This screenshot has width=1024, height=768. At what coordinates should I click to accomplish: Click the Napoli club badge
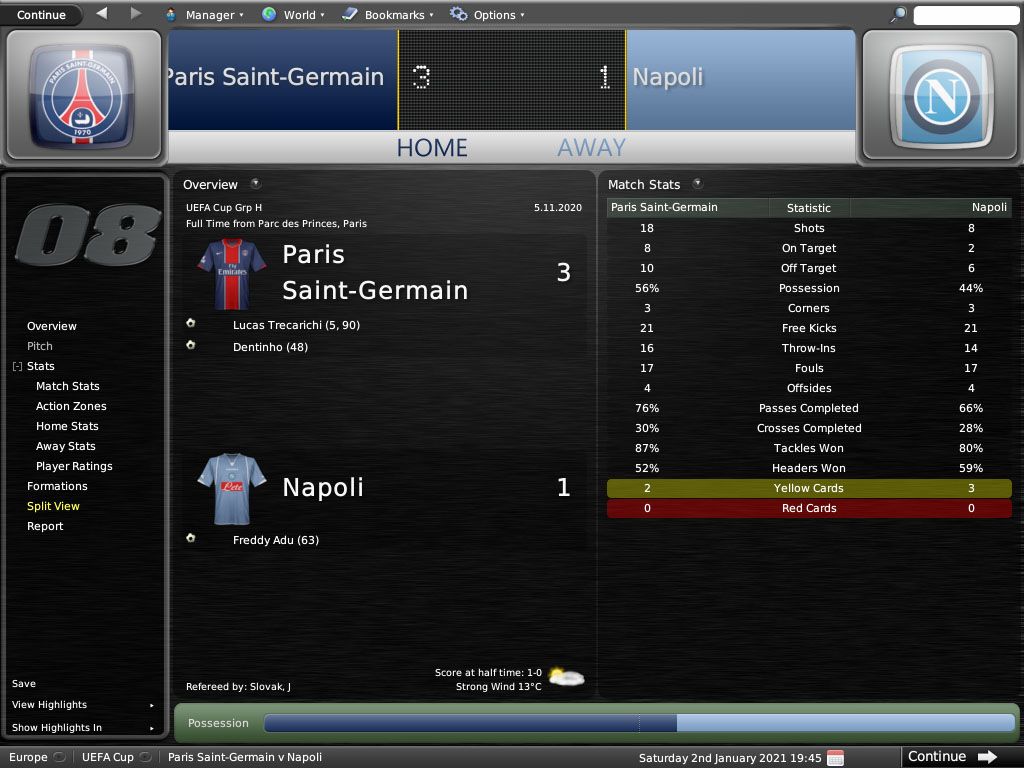941,95
